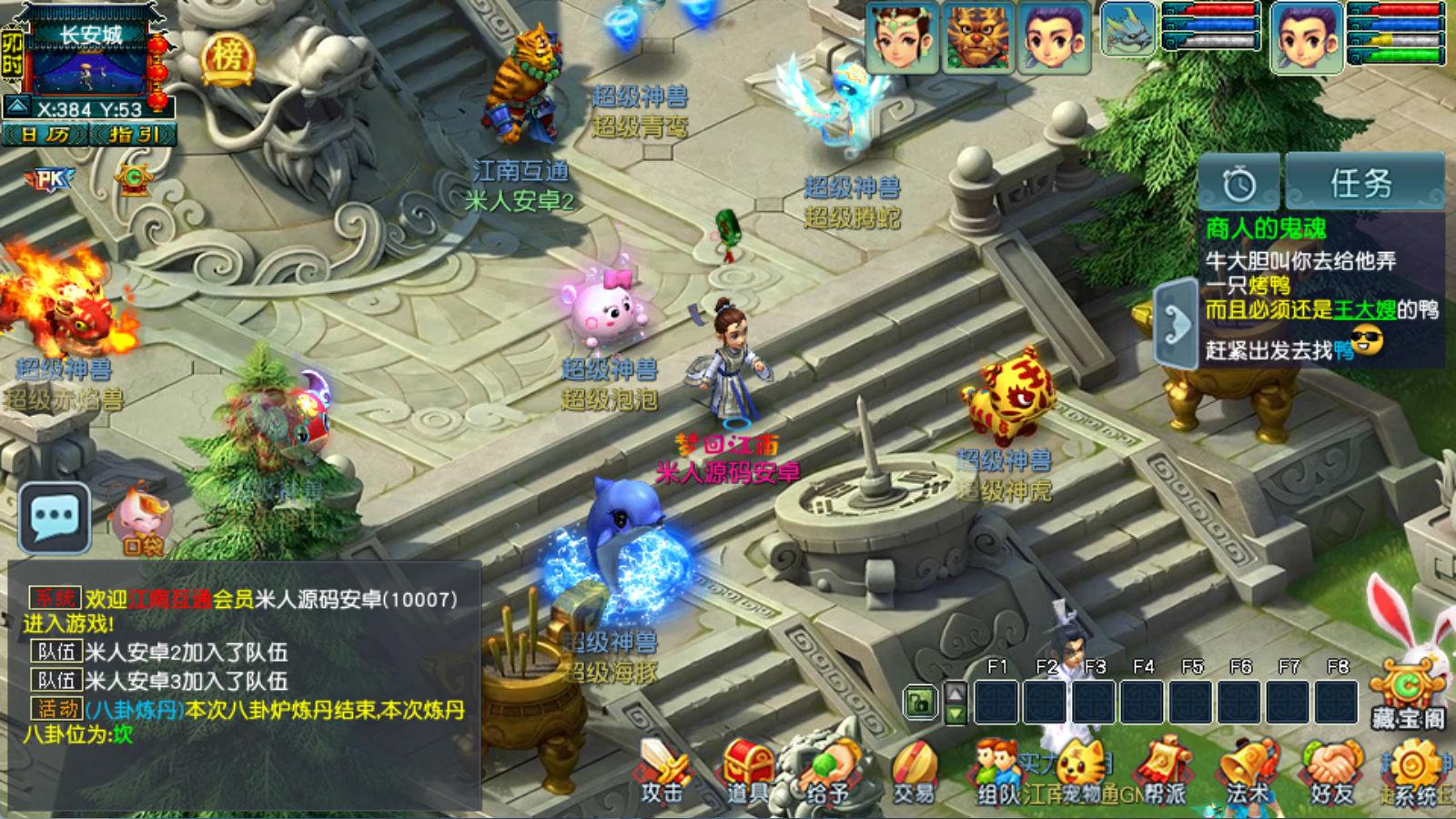
Task: Open the 日历 calendar button
Action: click(x=47, y=136)
